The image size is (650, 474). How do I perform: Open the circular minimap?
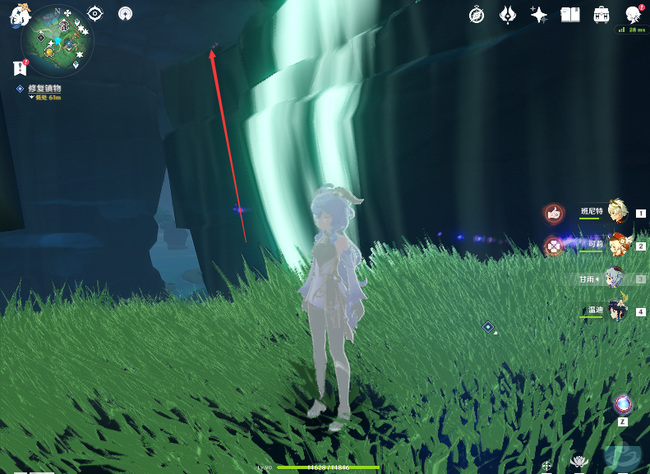pyautogui.click(x=58, y=42)
